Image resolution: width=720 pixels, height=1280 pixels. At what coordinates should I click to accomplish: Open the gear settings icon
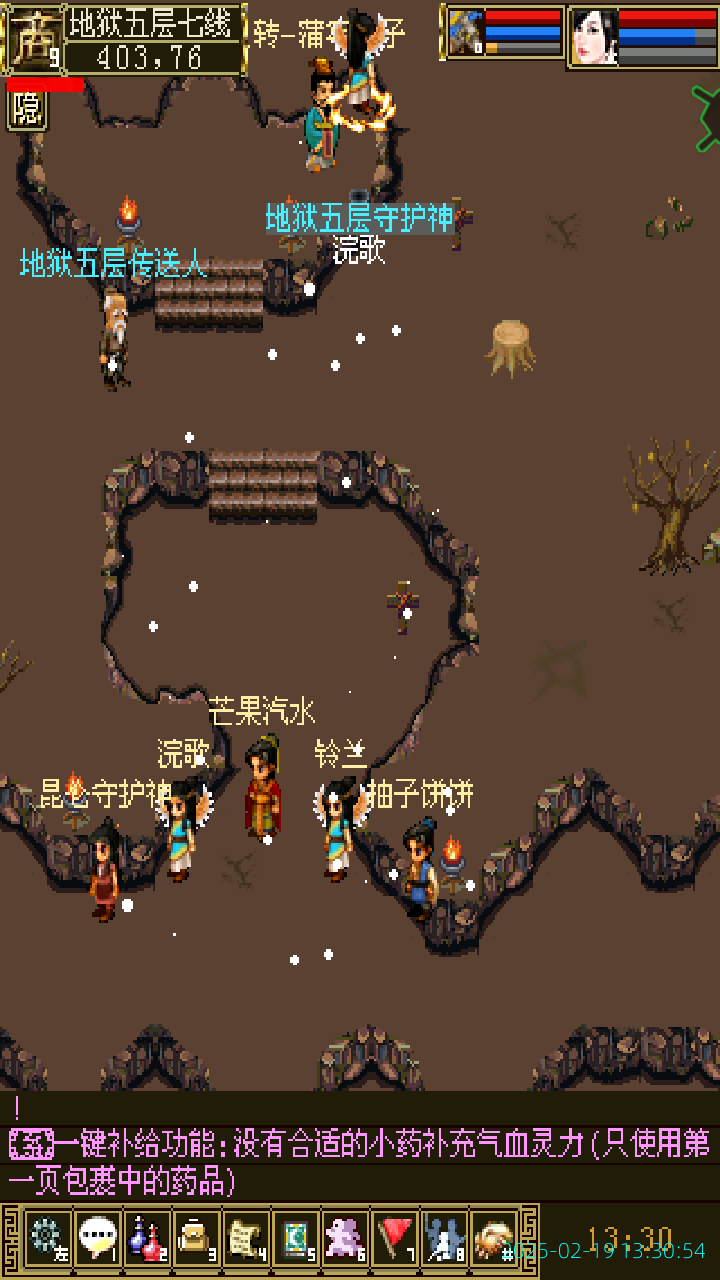(47, 1240)
